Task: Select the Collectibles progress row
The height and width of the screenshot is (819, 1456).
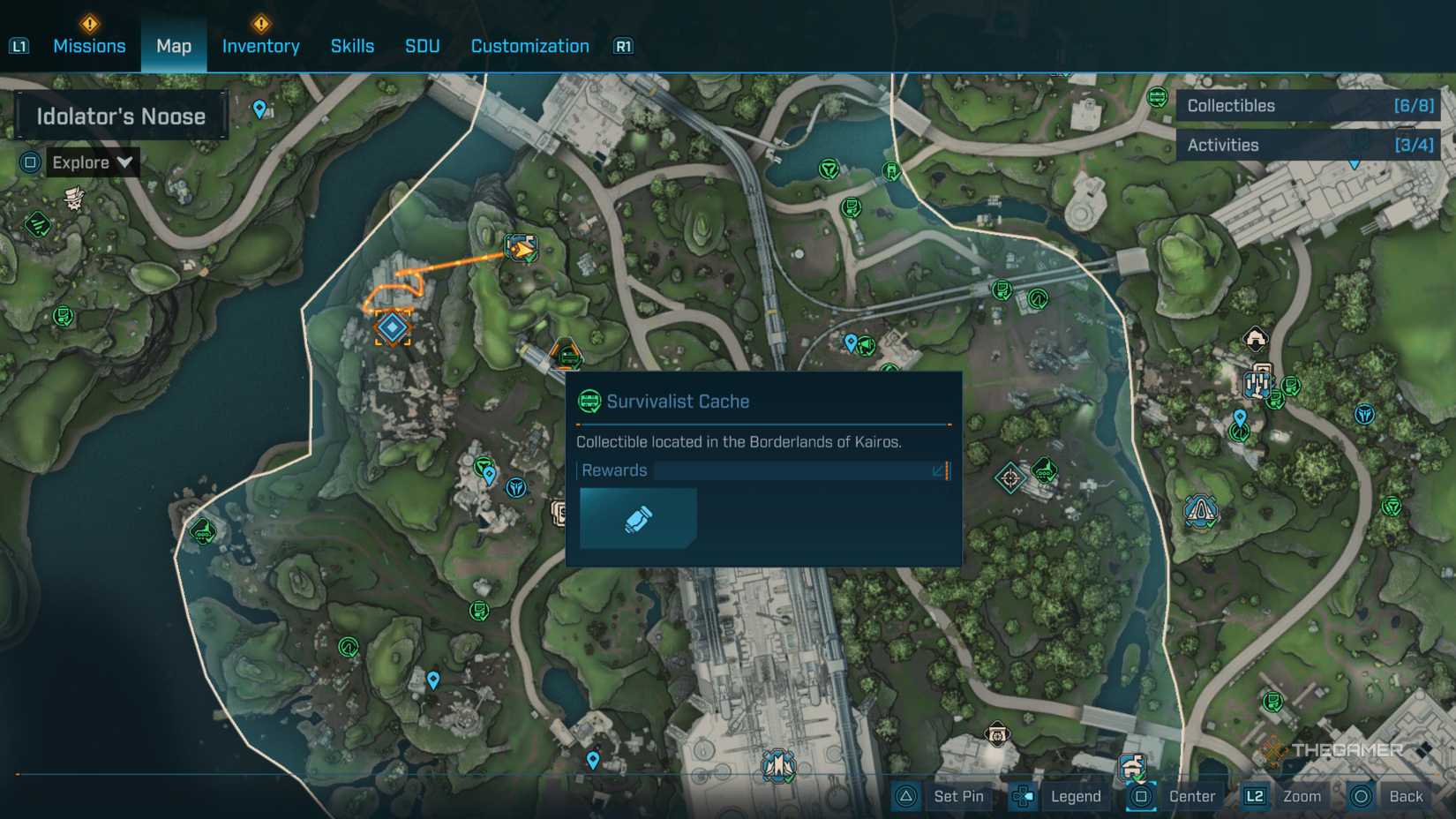Action: [x=1309, y=106]
